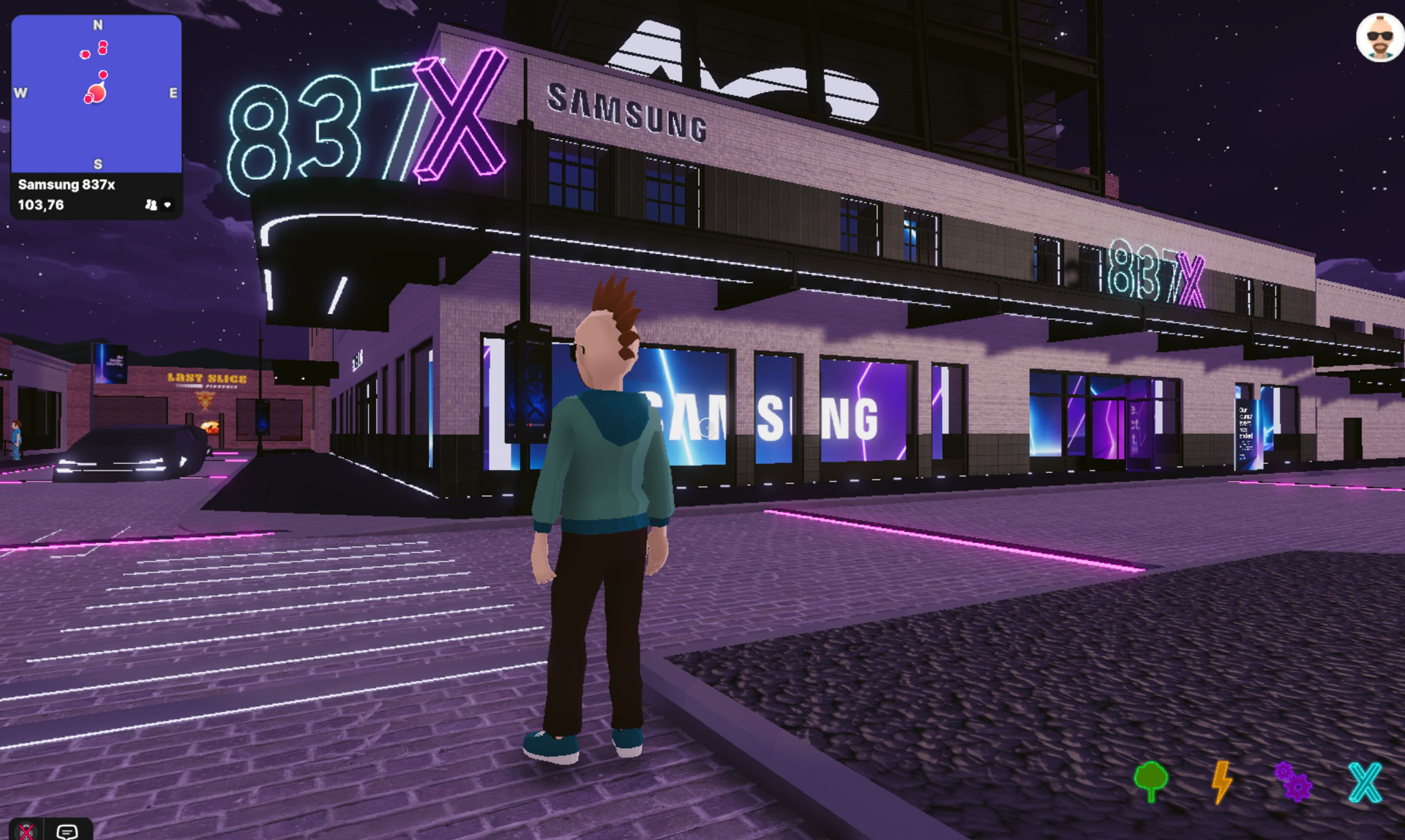Click the Last Slice Pizzeria sign
The height and width of the screenshot is (840, 1405).
207,378
